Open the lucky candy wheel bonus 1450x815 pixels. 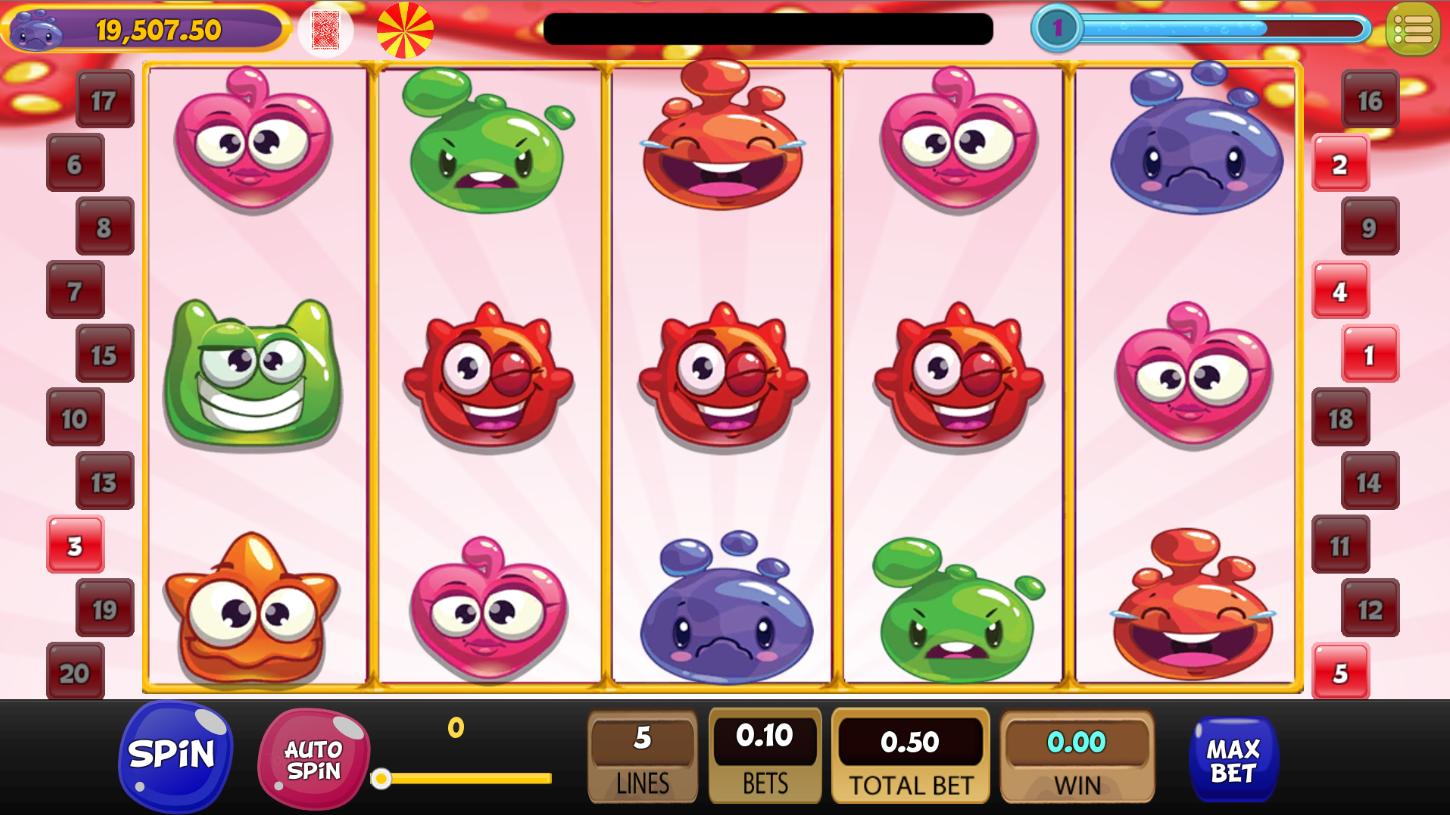[404, 29]
